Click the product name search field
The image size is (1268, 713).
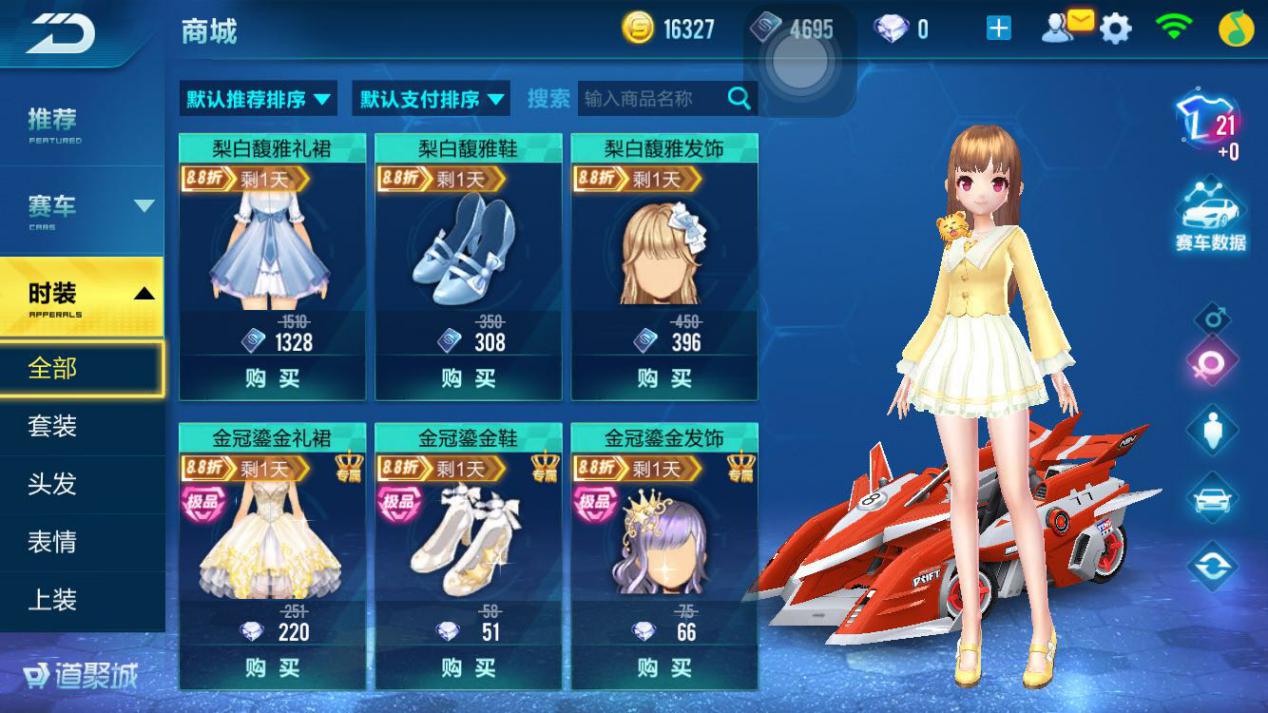tap(650, 98)
